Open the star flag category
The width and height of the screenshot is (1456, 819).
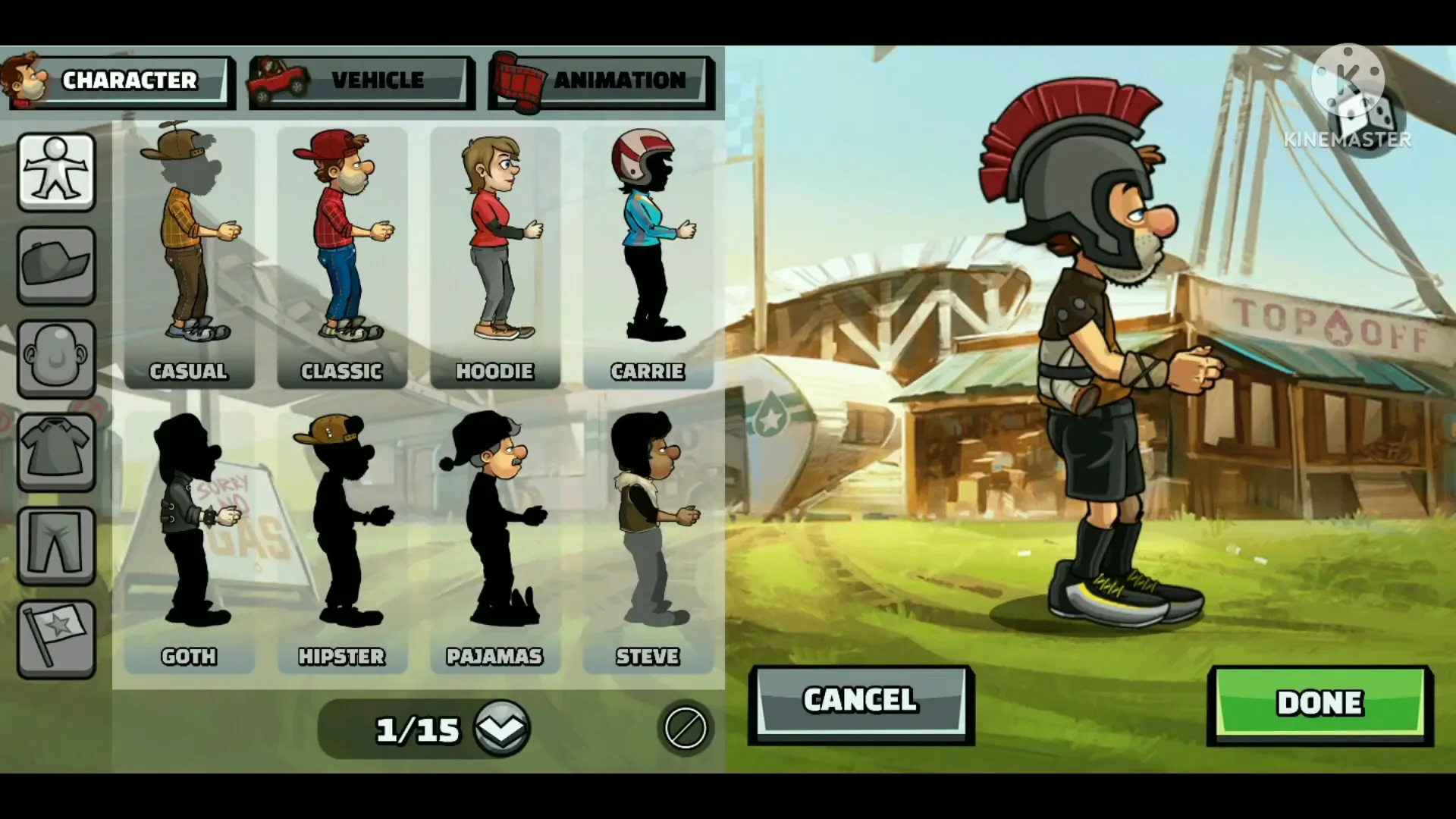pyautogui.click(x=56, y=639)
